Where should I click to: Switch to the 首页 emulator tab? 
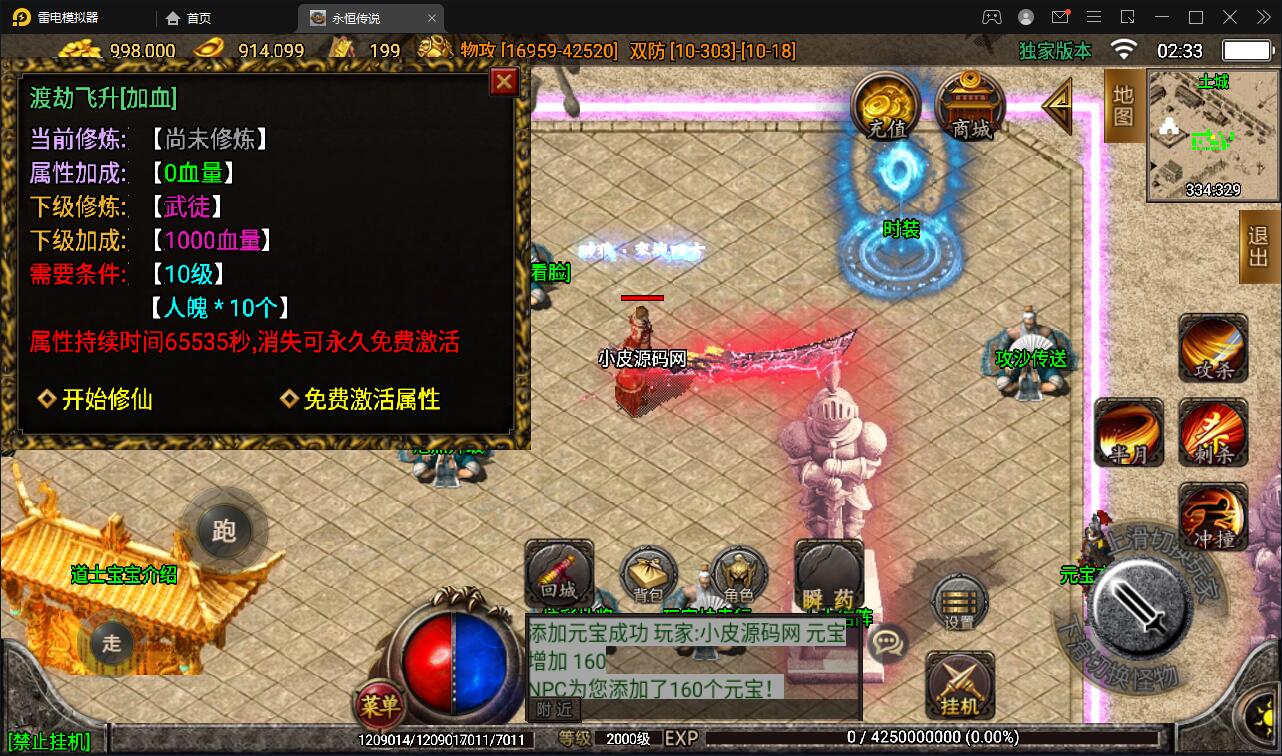coord(188,18)
